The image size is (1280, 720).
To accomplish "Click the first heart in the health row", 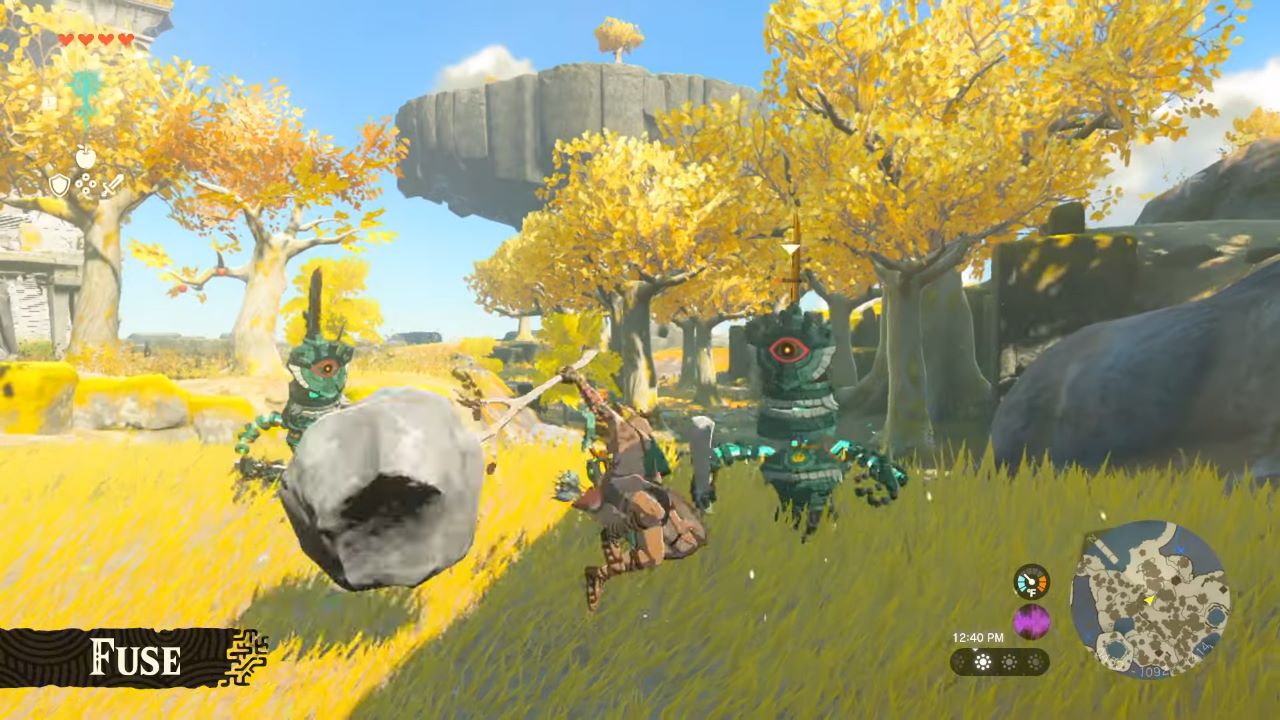I will point(66,39).
